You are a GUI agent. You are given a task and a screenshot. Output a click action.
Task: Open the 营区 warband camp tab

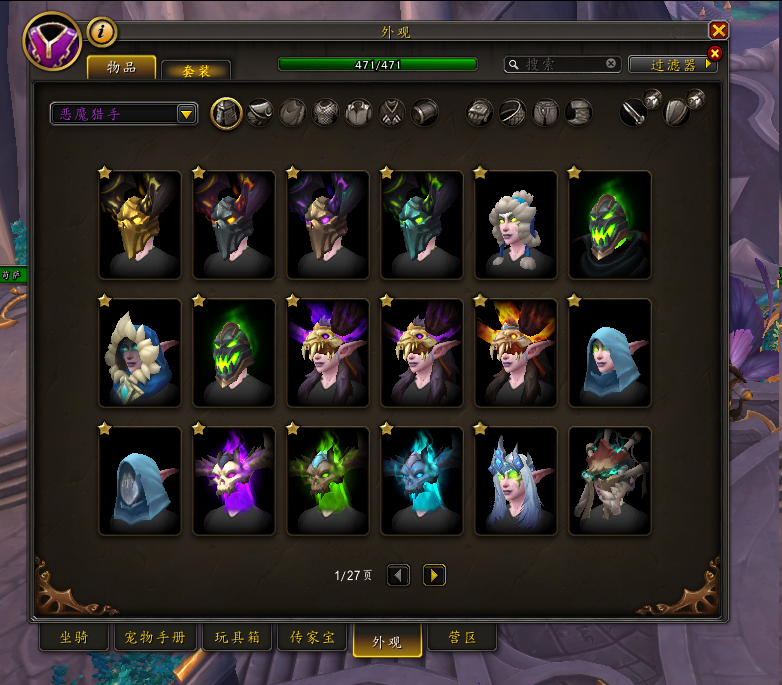460,638
